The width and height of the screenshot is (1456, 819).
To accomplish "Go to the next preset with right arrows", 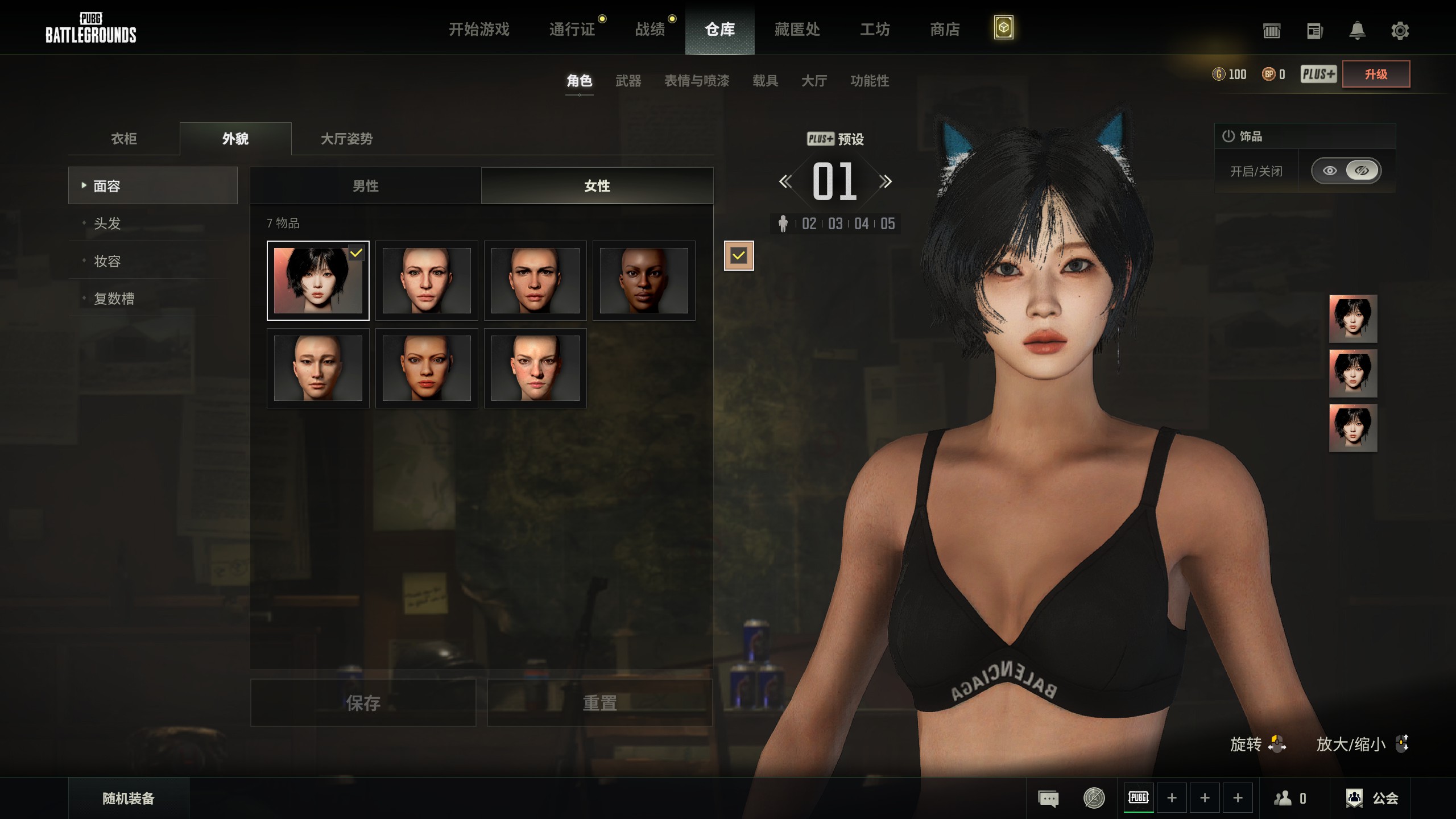I will [885, 182].
